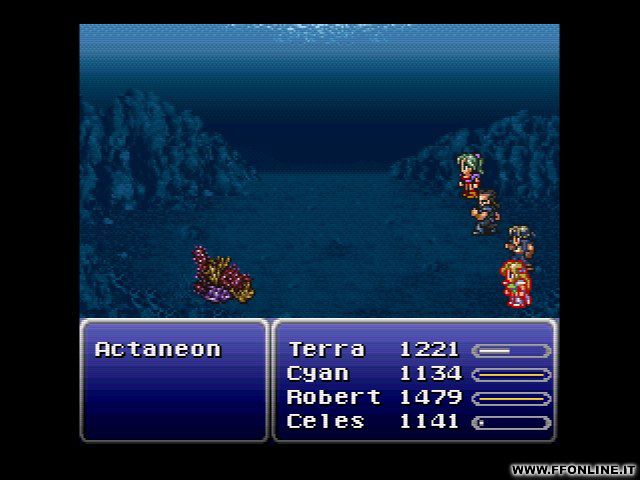Choose Terra in the party list
The height and width of the screenshot is (480, 640).
326,350
